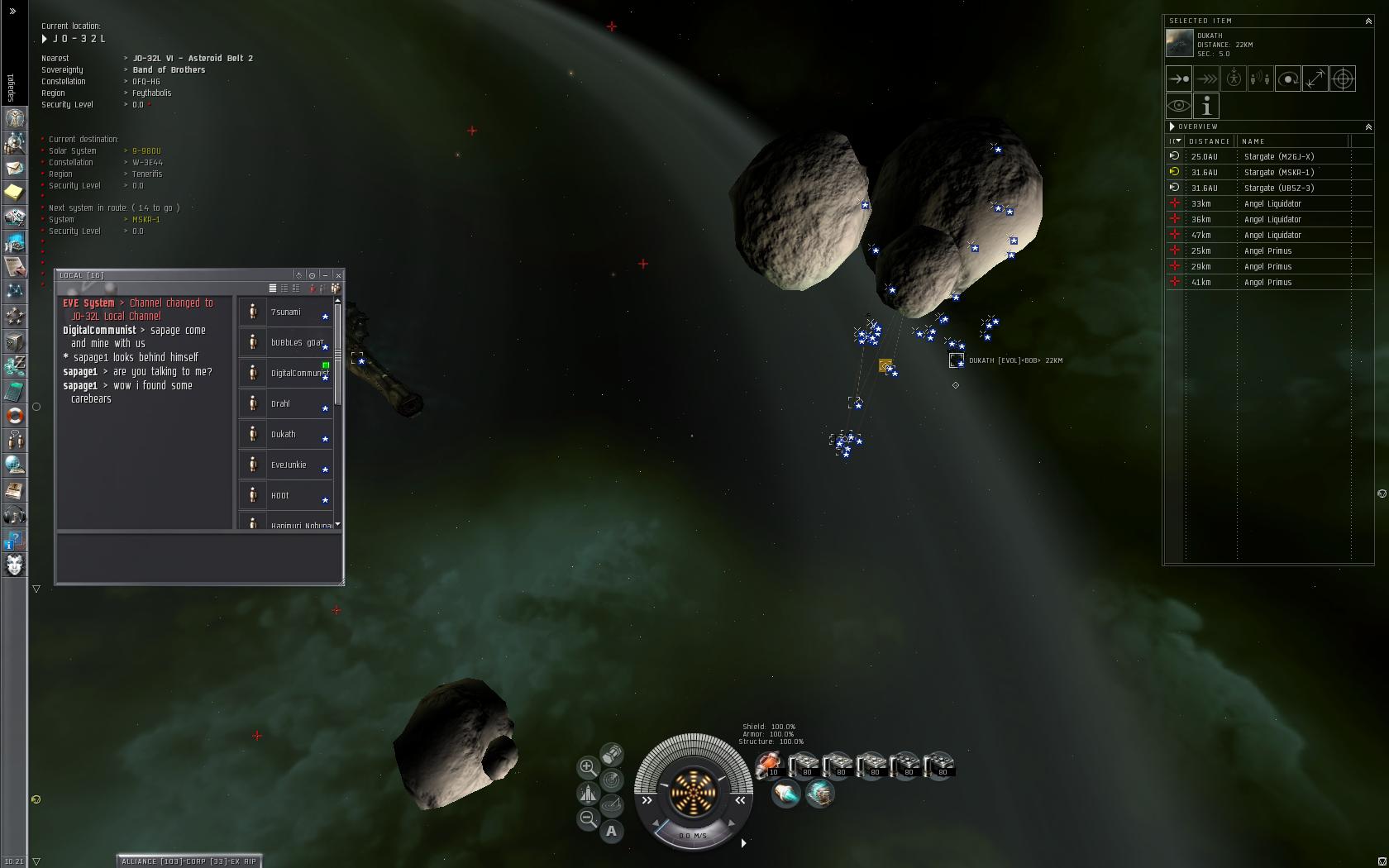Show info for the selected item
This screenshot has width=1389, height=868.
click(x=1206, y=106)
